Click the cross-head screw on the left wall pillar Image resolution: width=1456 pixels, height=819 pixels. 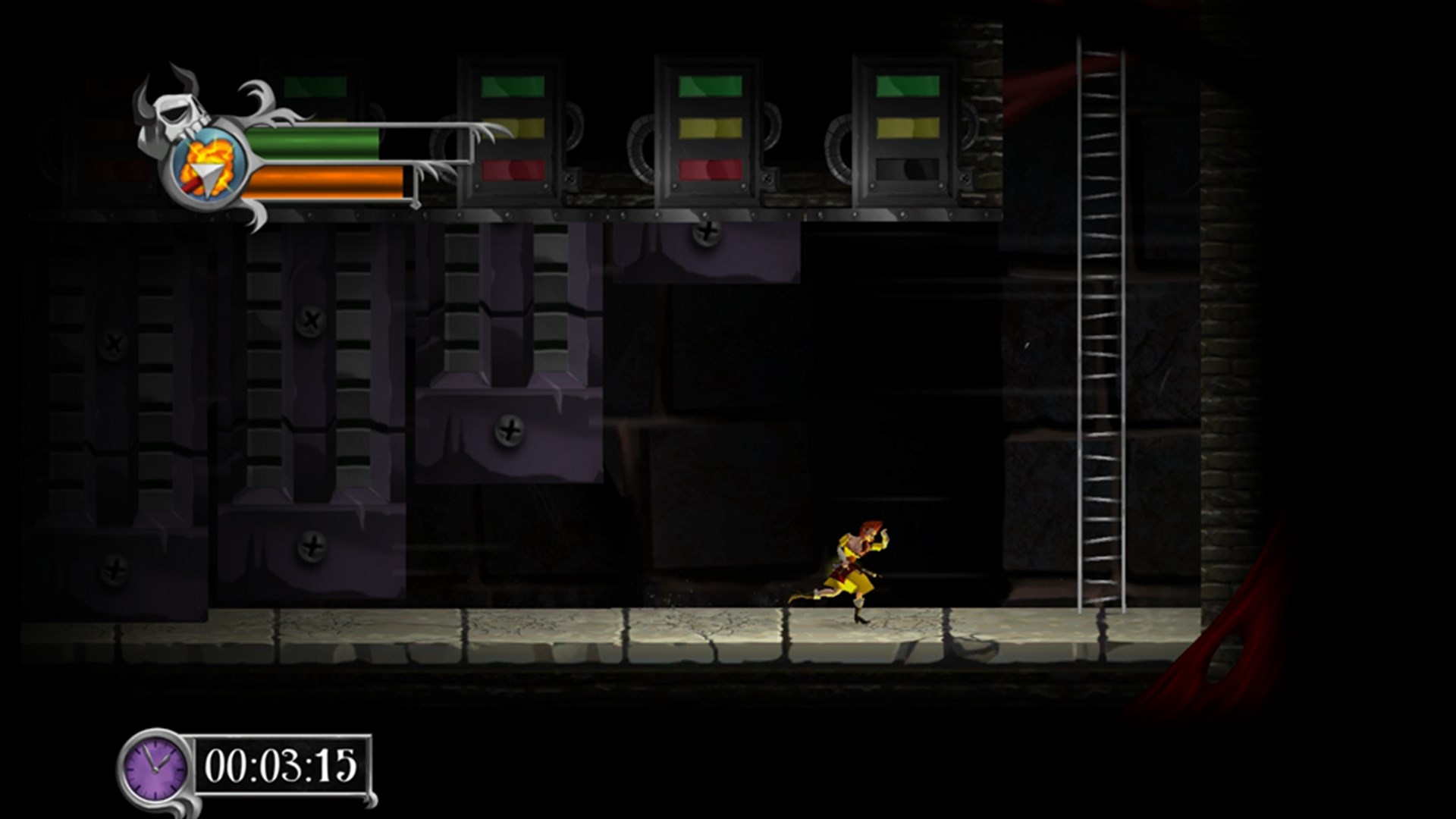point(115,343)
